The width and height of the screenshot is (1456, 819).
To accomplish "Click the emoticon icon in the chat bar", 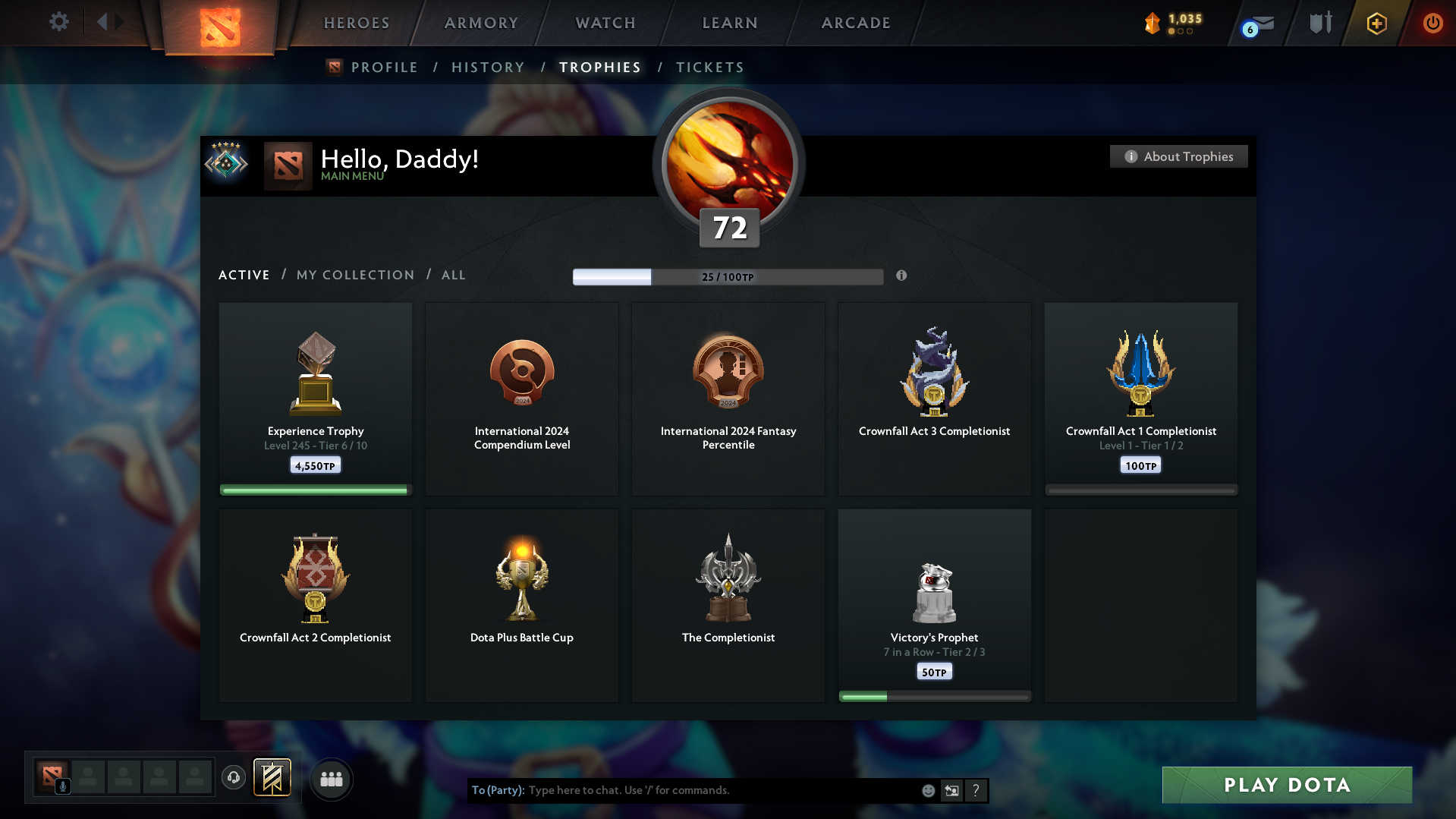I will [928, 790].
